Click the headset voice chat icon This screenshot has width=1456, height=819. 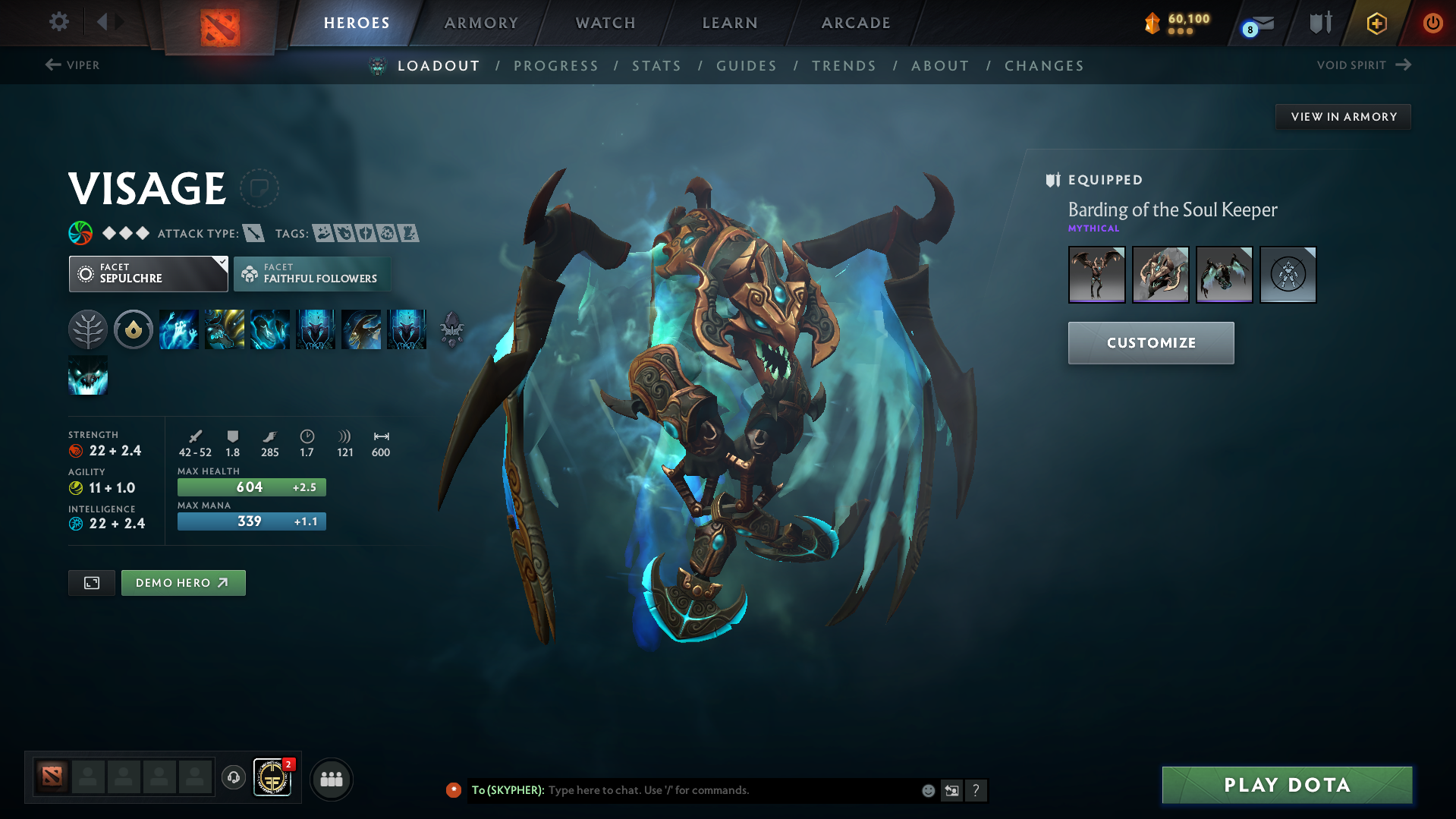233,779
